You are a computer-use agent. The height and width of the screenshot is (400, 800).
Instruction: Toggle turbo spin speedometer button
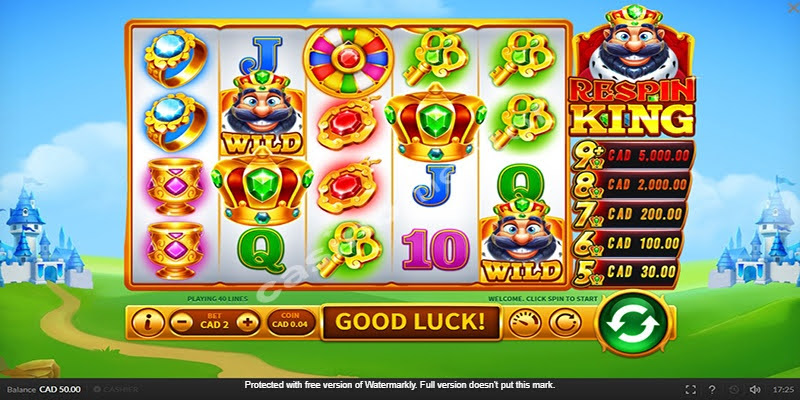(x=524, y=322)
